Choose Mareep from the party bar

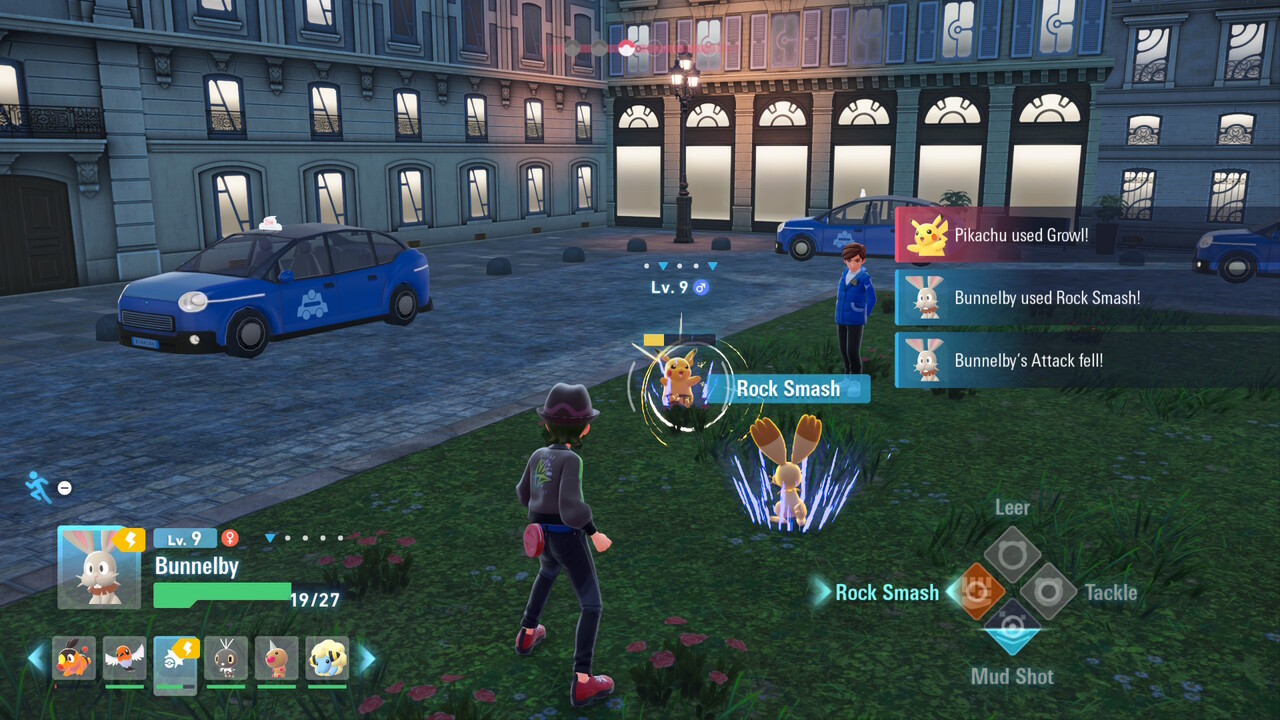coord(327,658)
